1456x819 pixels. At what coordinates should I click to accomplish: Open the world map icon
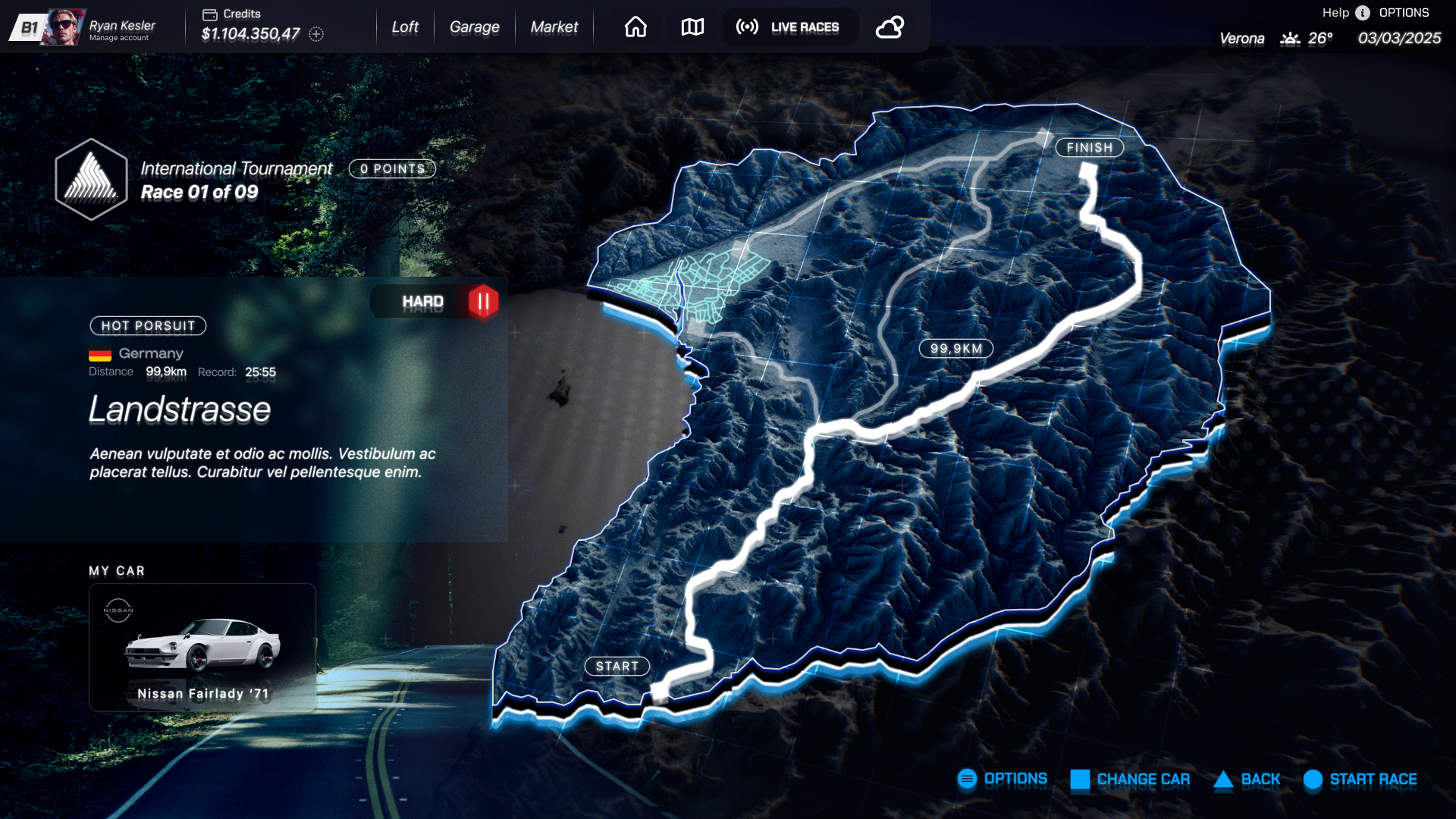pos(691,27)
